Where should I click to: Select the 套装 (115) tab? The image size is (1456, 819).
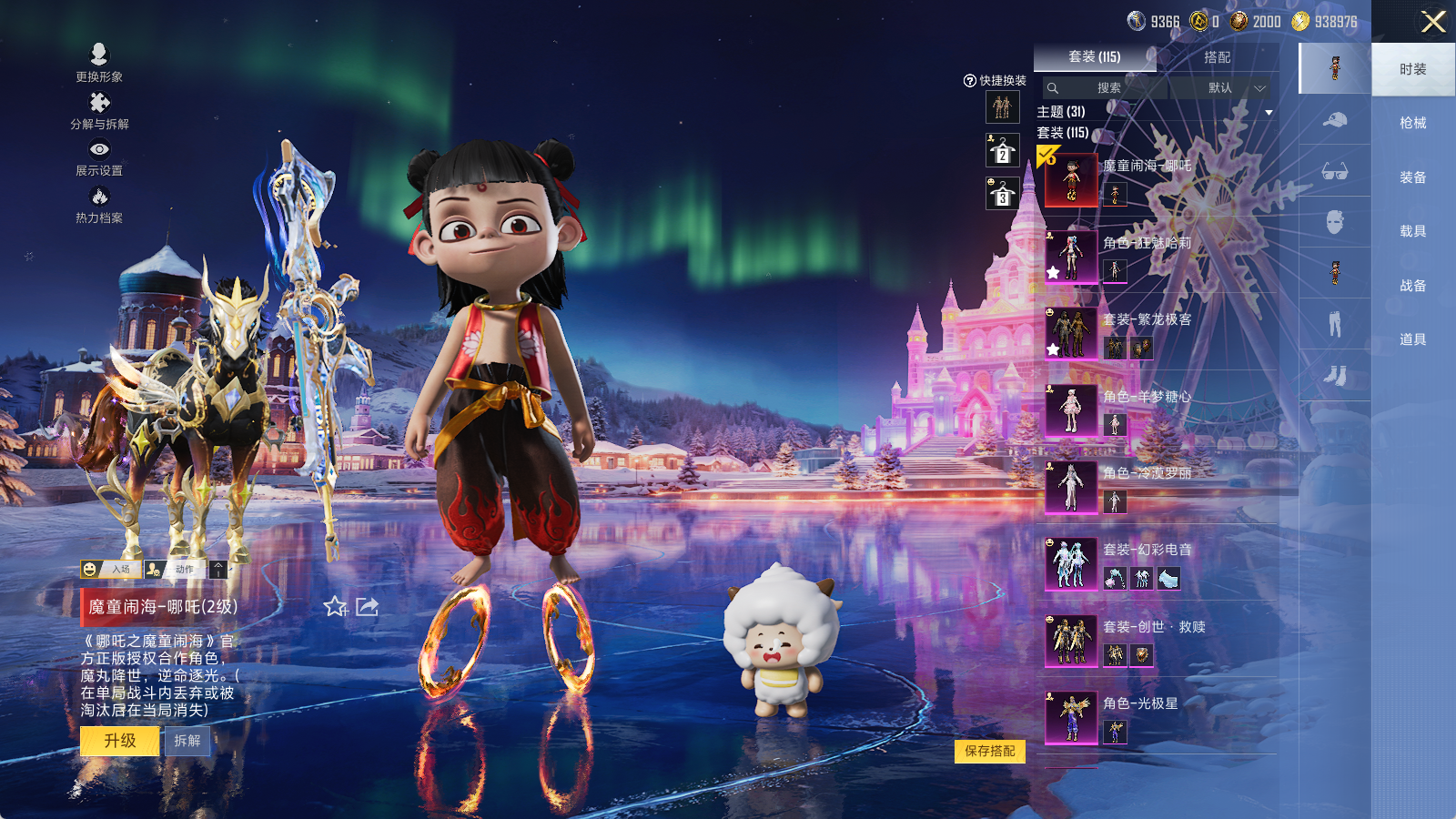(x=1094, y=57)
